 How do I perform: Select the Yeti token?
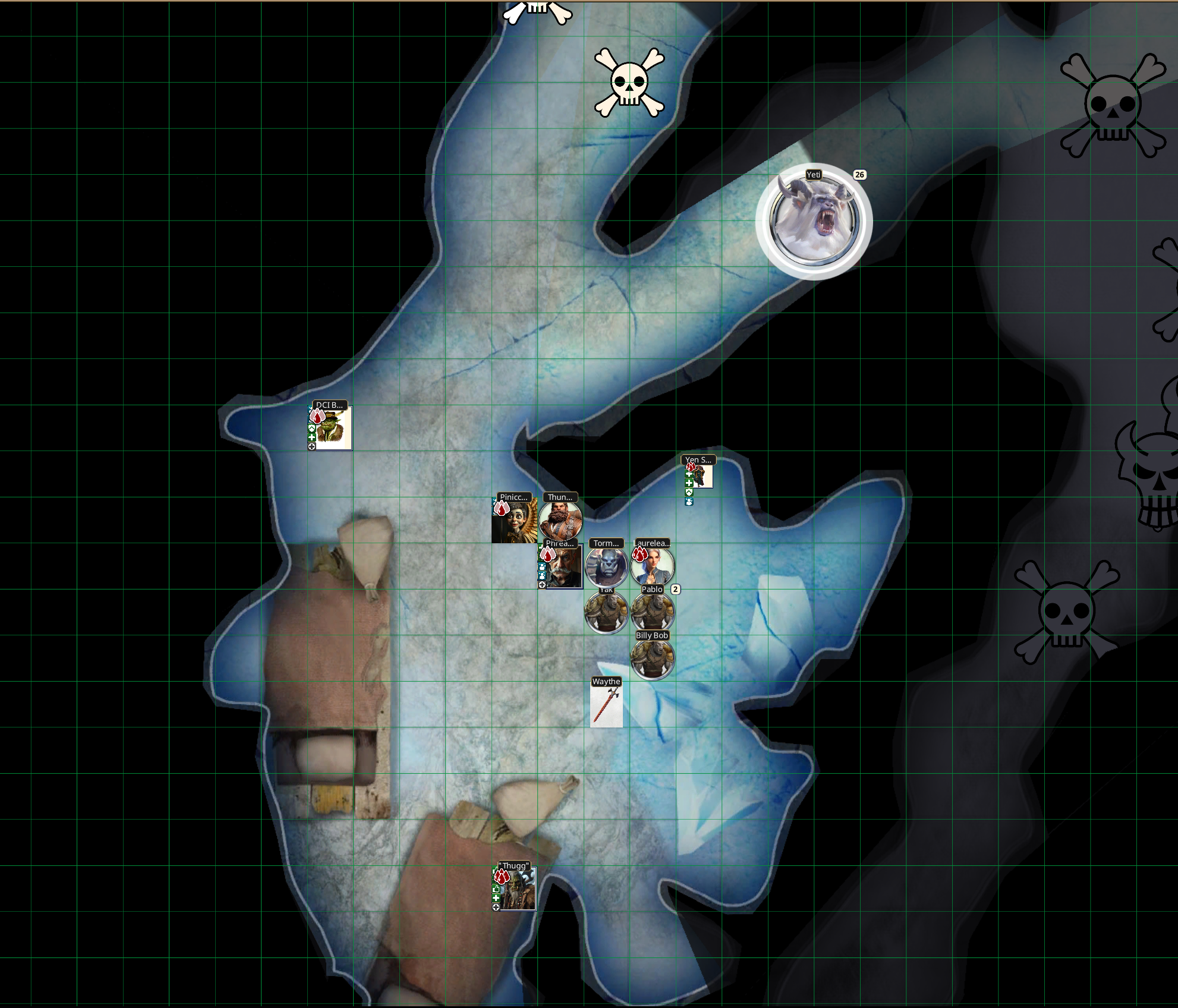click(x=814, y=220)
